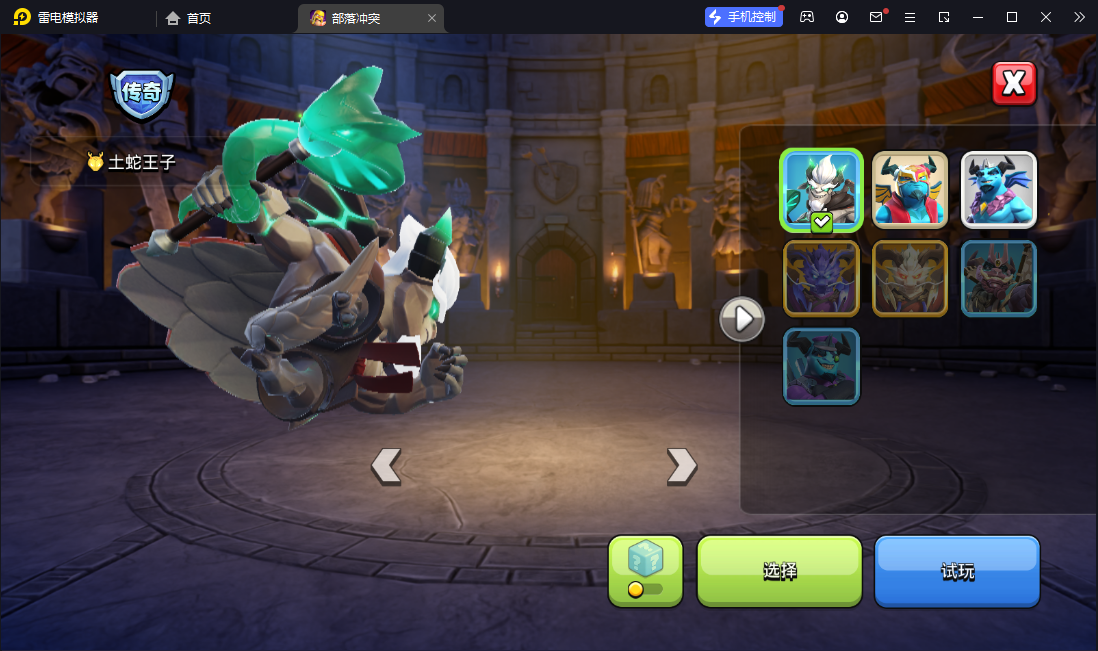
Task: Go to the previous hero with left chevron
Action: [386, 465]
